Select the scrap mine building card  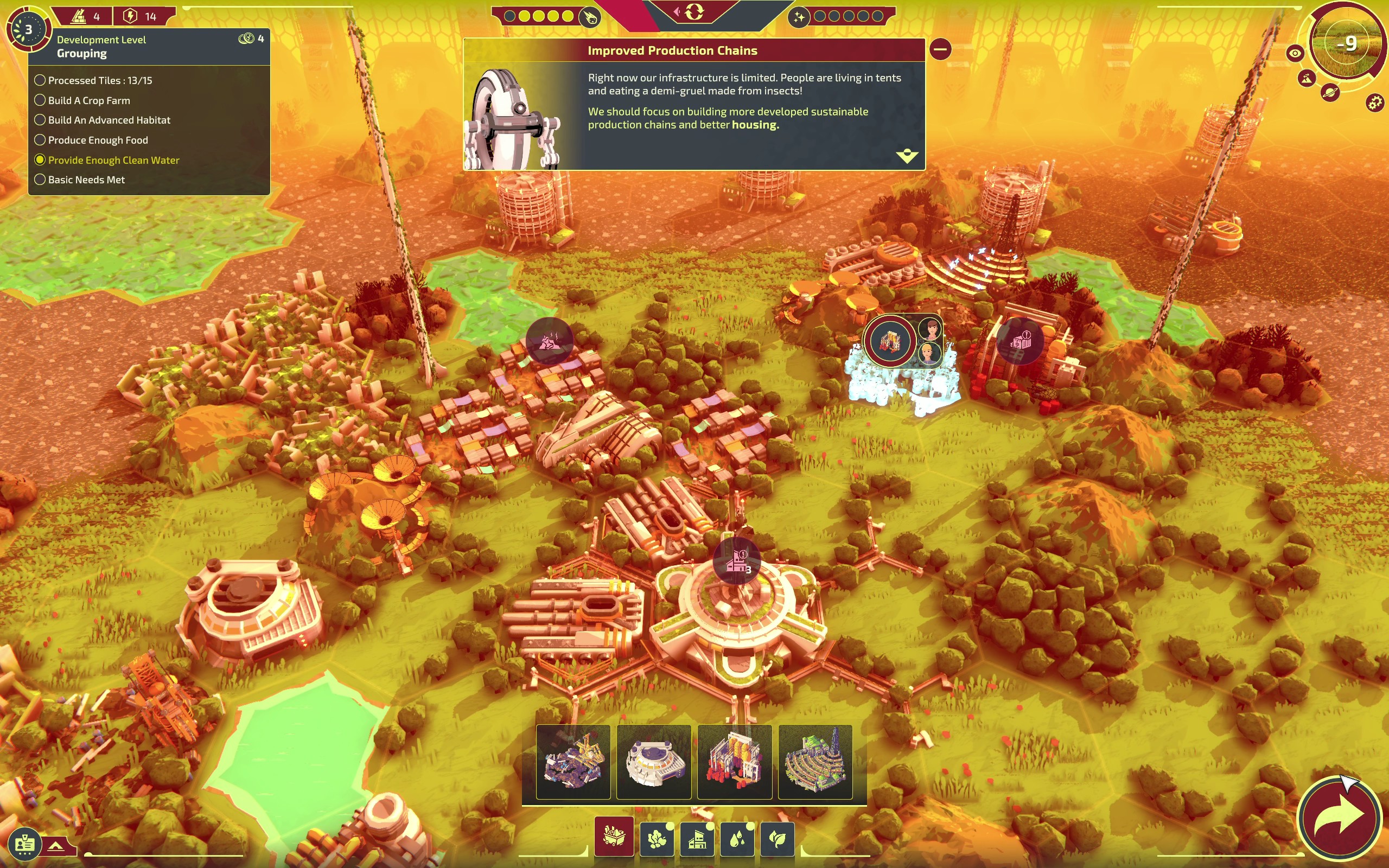pos(573,762)
